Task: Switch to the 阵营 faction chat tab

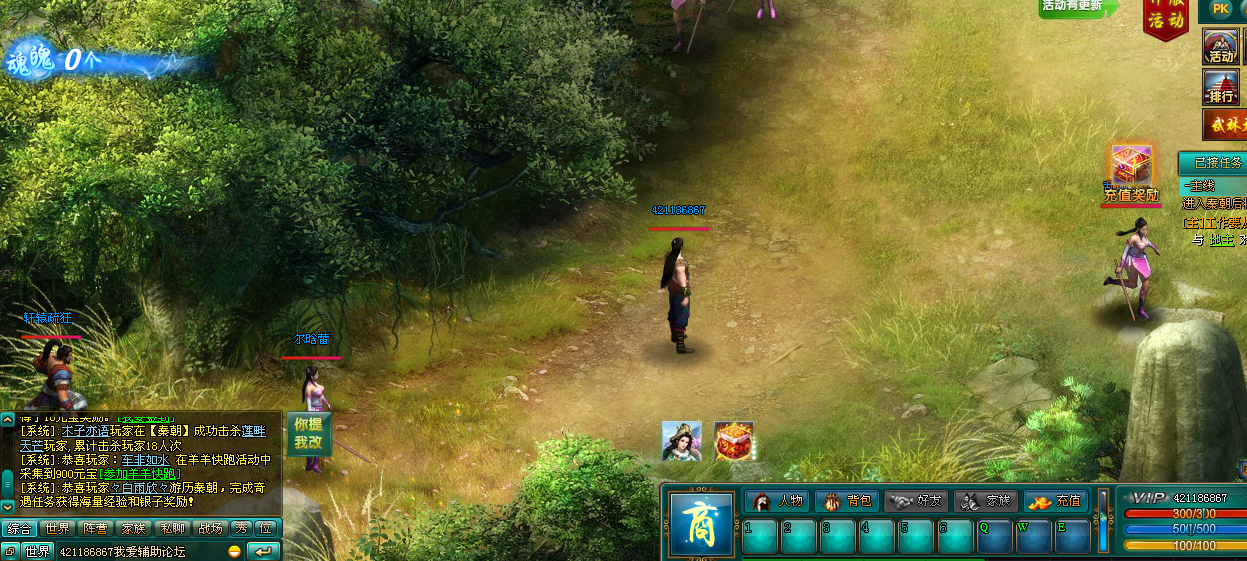Action: [95, 529]
